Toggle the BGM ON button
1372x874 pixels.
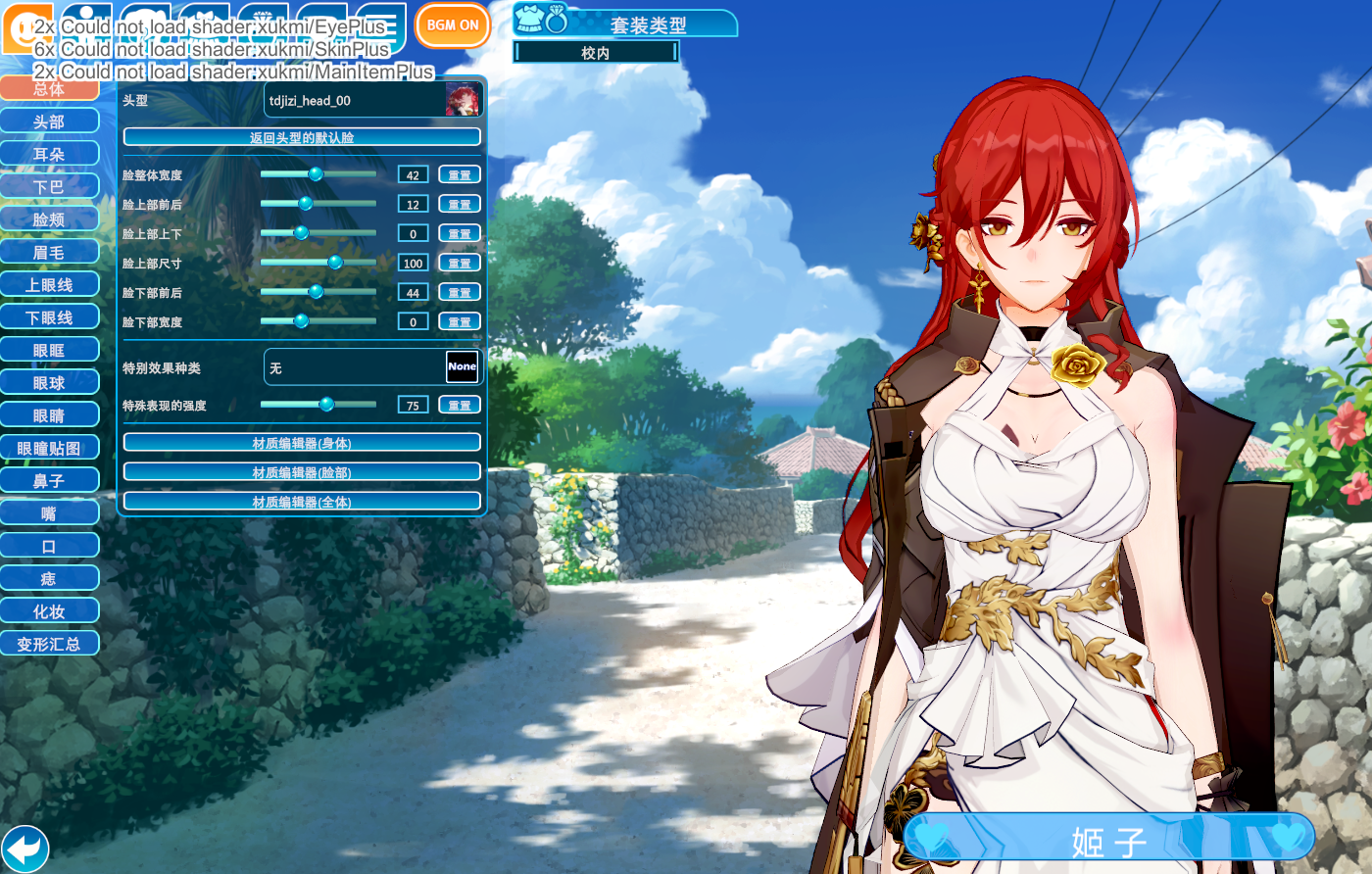pos(453,25)
